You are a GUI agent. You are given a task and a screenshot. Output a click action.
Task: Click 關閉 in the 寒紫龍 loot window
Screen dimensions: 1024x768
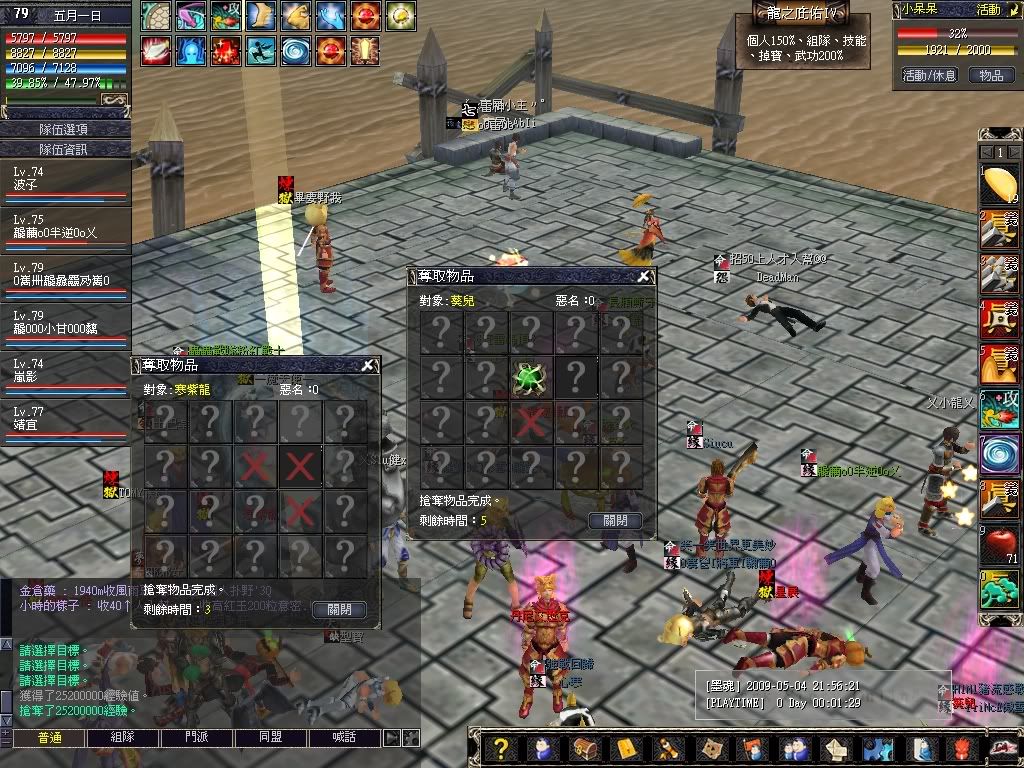tap(339, 609)
